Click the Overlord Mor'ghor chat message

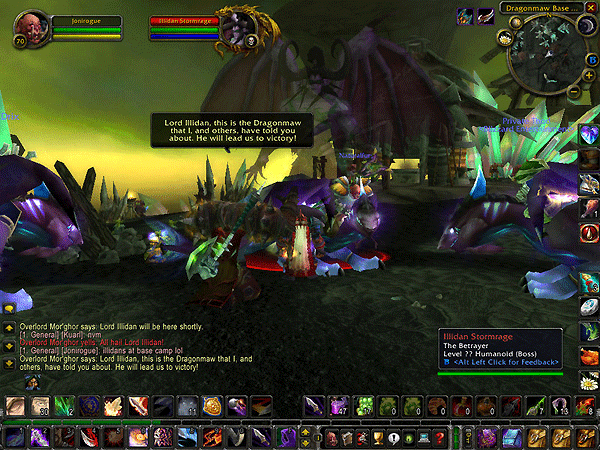pyautogui.click(x=100, y=328)
